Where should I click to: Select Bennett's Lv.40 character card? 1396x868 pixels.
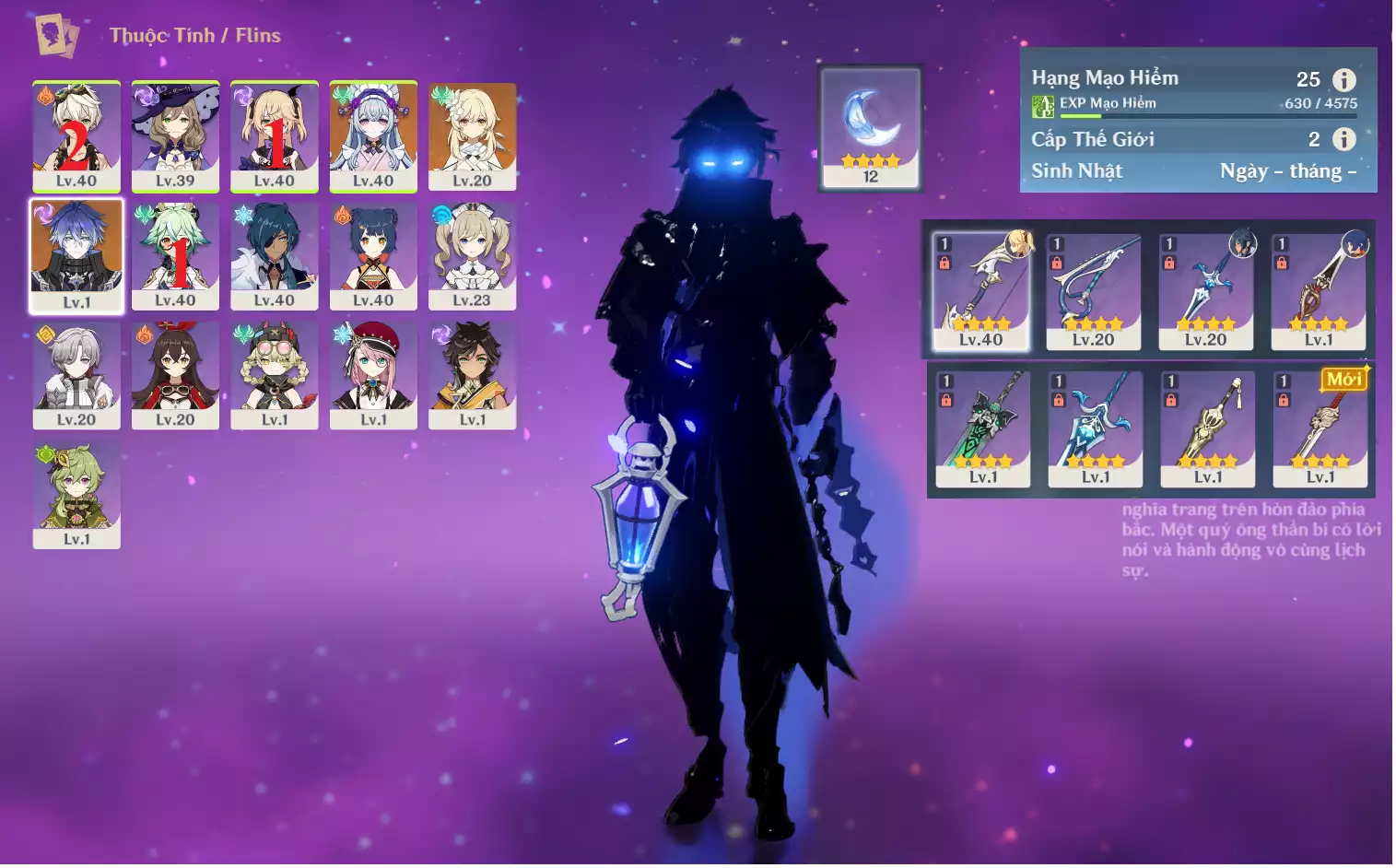tap(76, 136)
